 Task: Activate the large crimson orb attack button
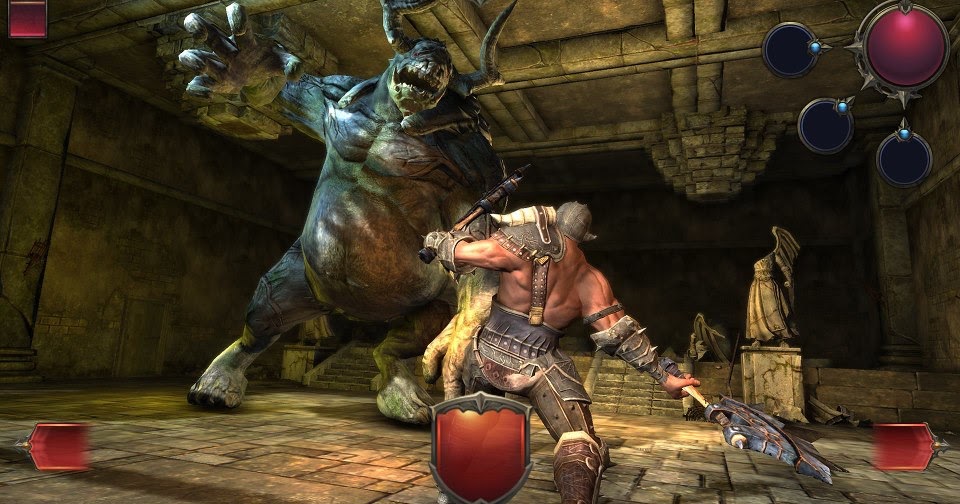pyautogui.click(x=906, y=46)
